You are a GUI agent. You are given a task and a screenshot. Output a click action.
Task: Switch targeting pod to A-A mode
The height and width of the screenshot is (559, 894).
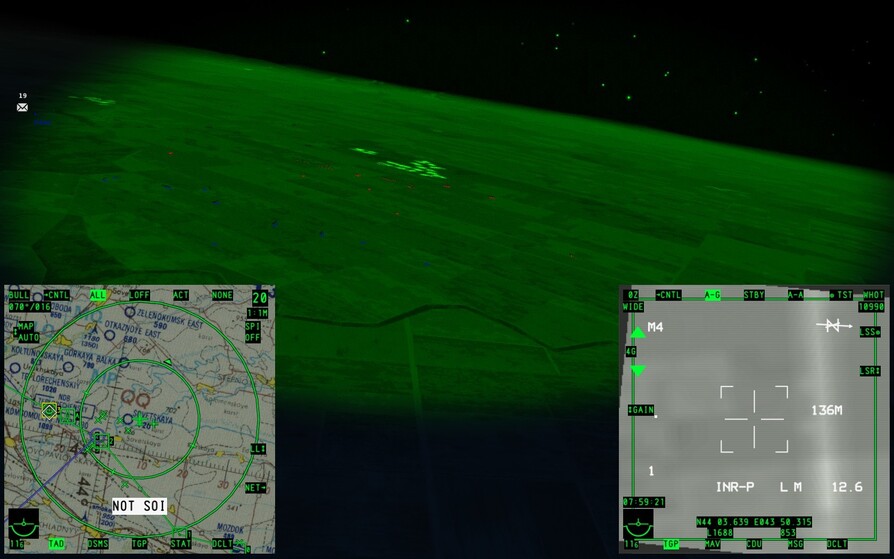796,295
